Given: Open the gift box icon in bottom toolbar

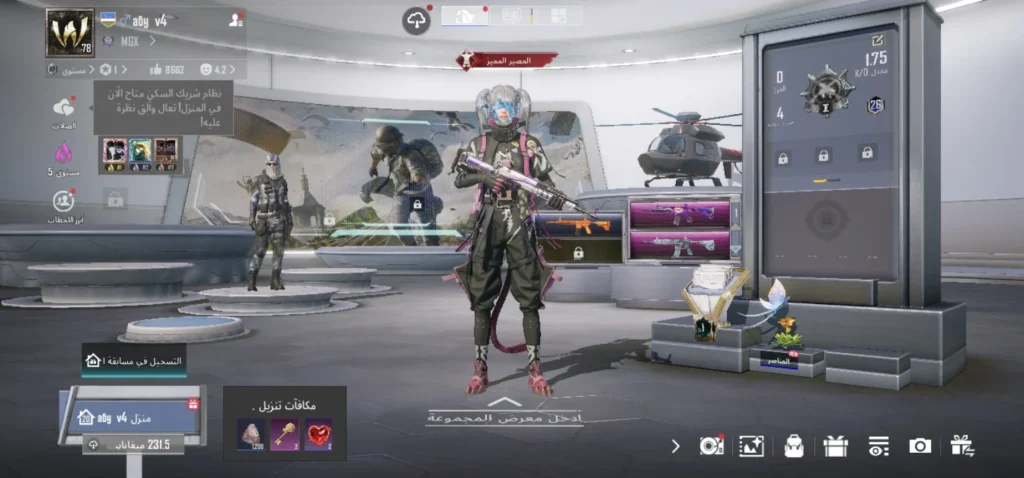Looking at the screenshot, I should coord(836,446).
